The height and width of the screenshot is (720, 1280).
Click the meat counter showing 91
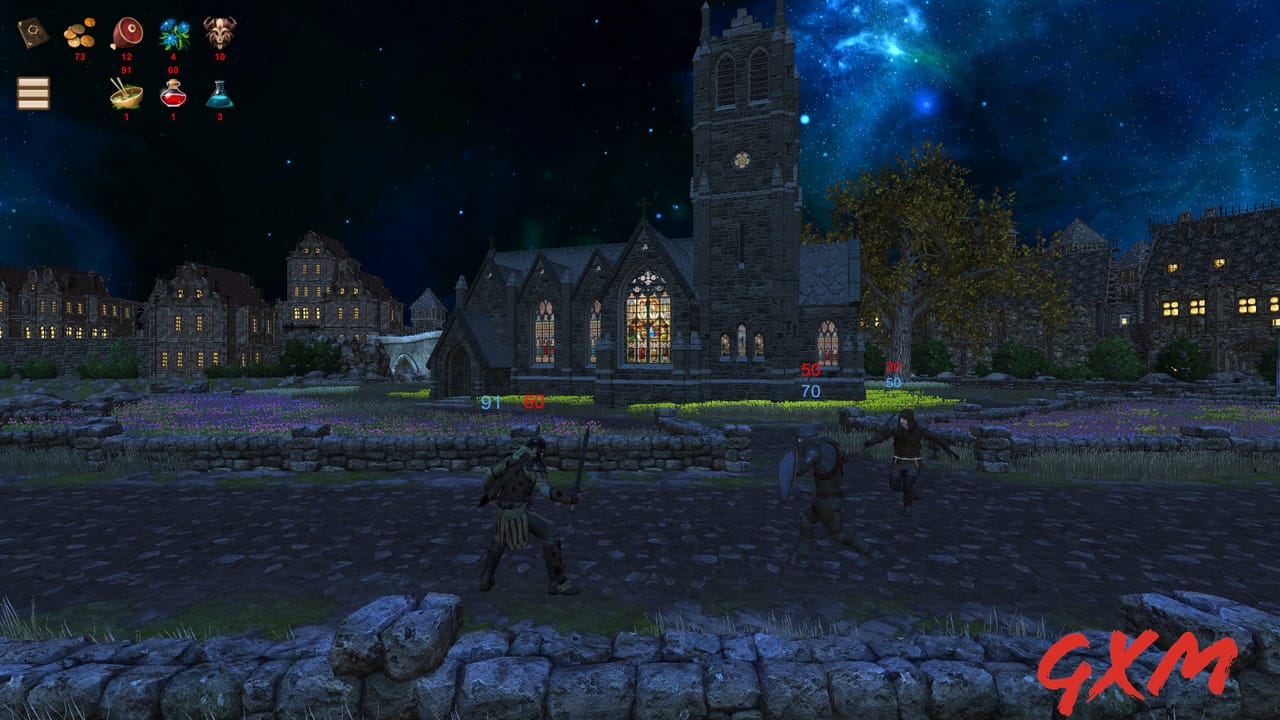click(126, 69)
